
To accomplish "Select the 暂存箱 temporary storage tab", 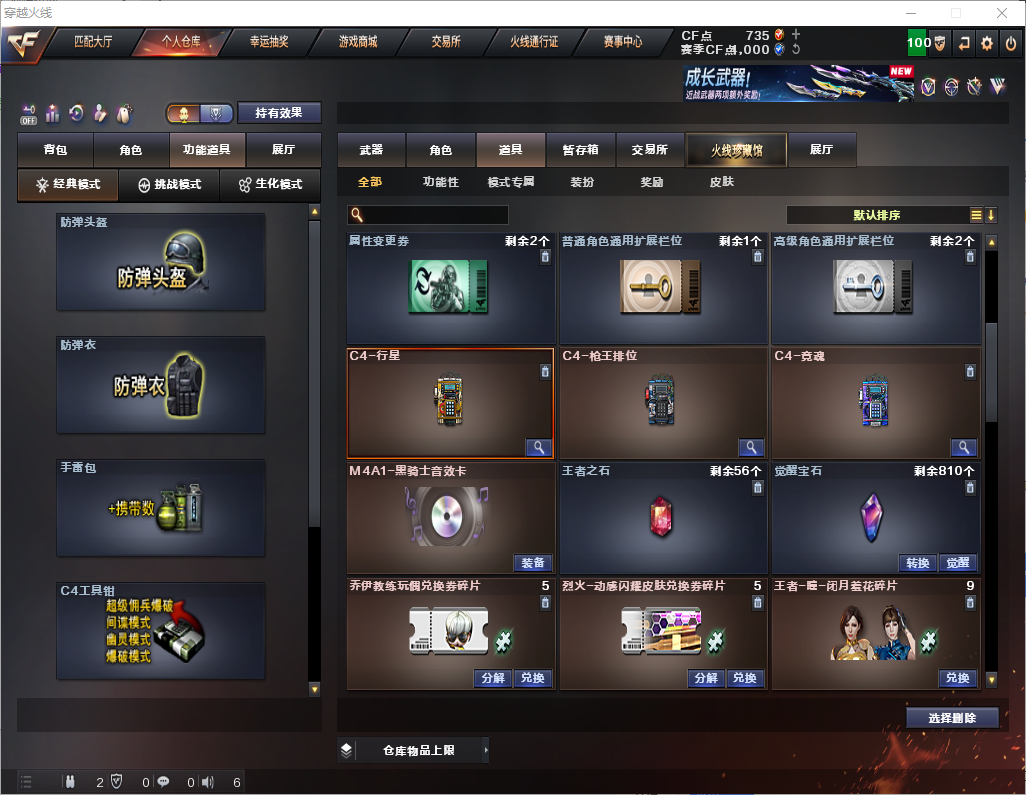I will point(580,150).
